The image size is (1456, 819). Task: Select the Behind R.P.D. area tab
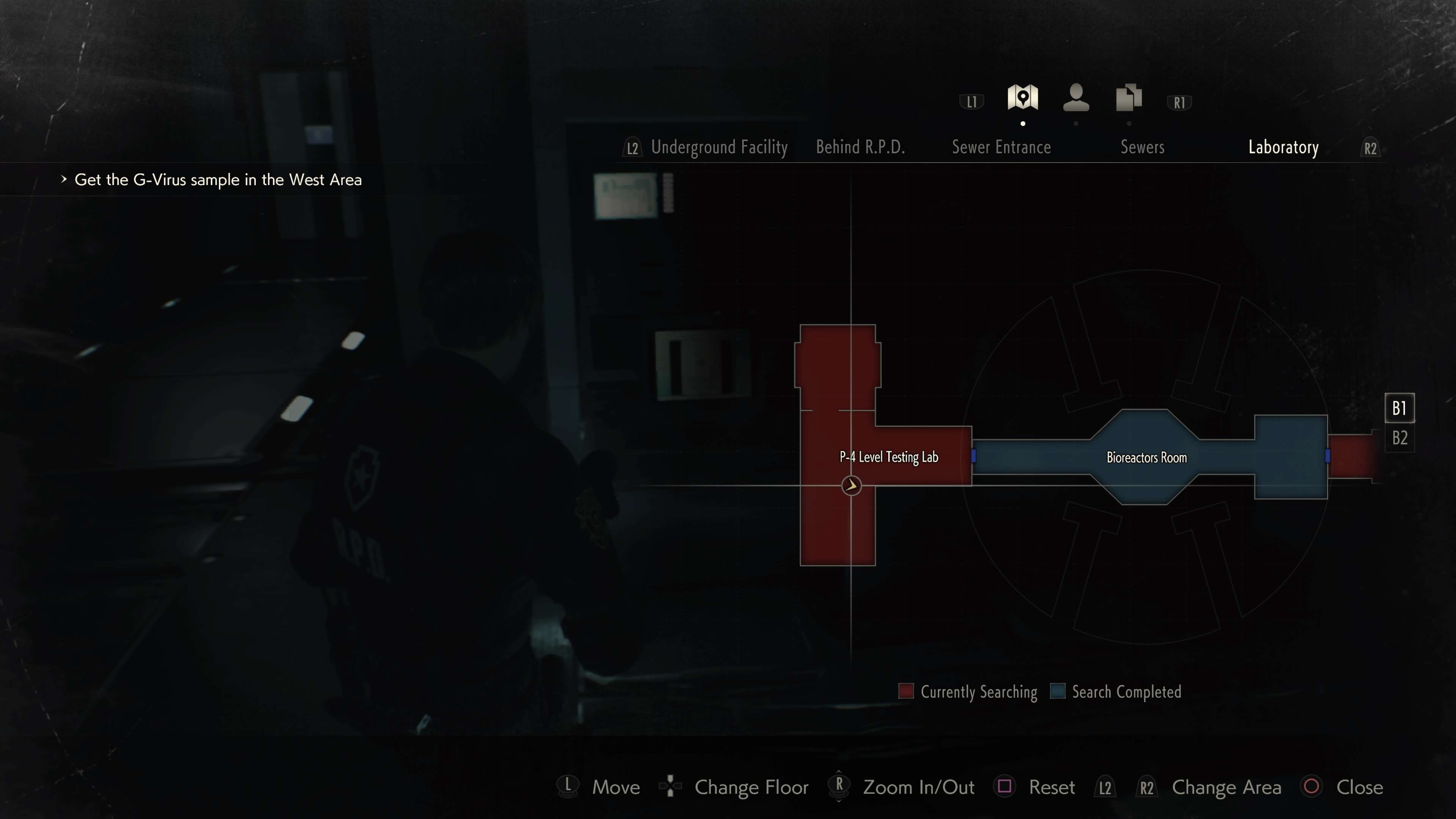pyautogui.click(x=860, y=147)
